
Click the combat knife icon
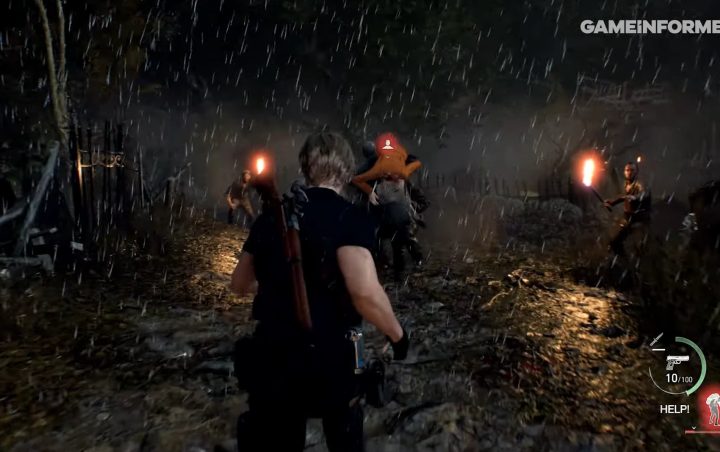pyautogui.click(x=656, y=340)
